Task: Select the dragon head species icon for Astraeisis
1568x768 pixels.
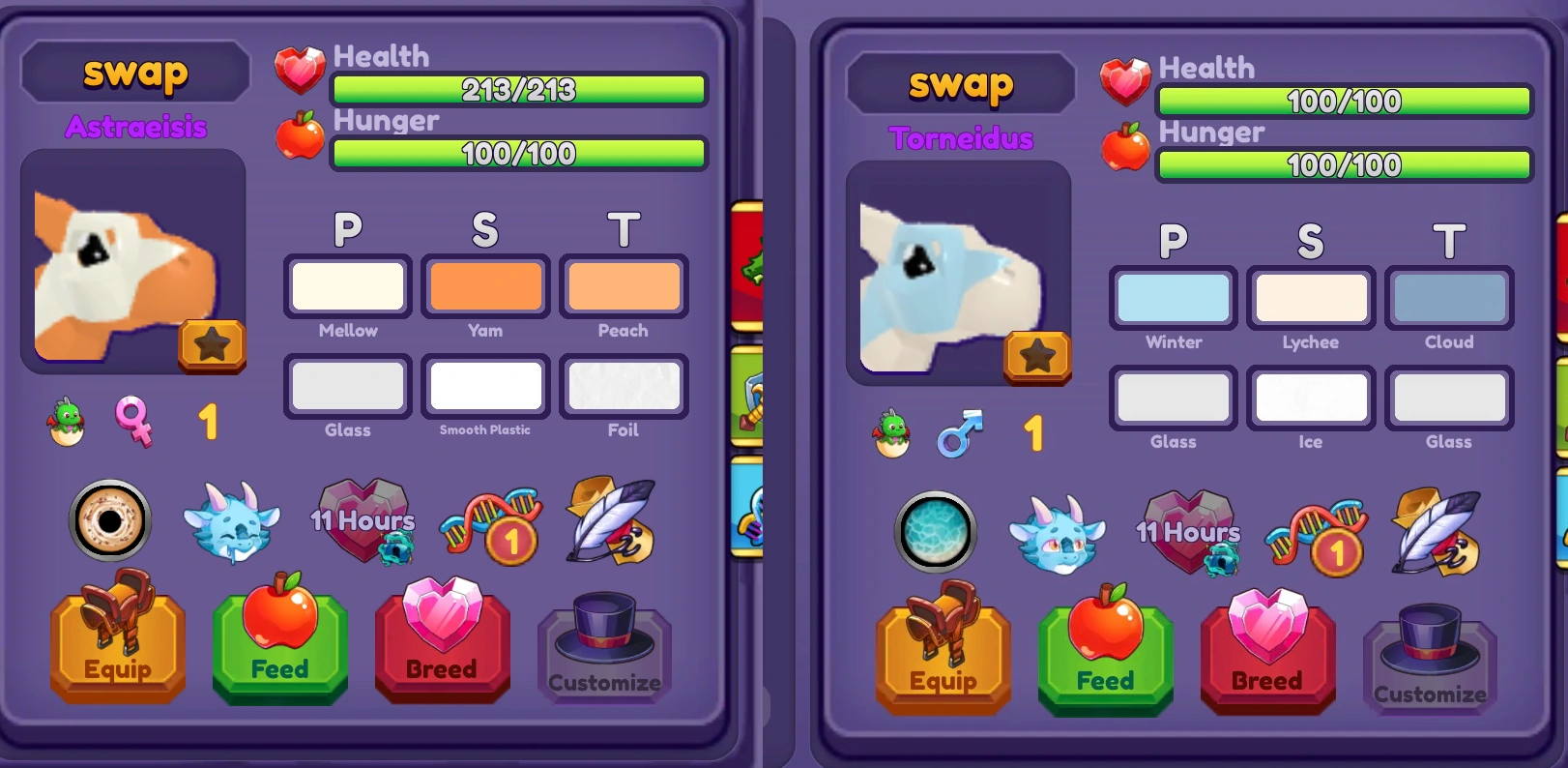Action: (x=232, y=523)
